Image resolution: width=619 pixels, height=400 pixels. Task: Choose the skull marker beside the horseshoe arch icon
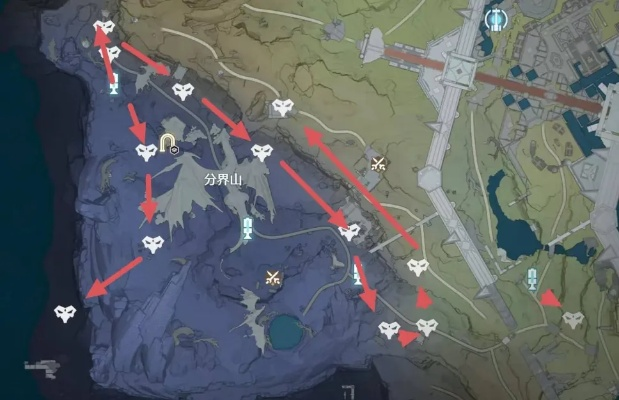click(146, 151)
